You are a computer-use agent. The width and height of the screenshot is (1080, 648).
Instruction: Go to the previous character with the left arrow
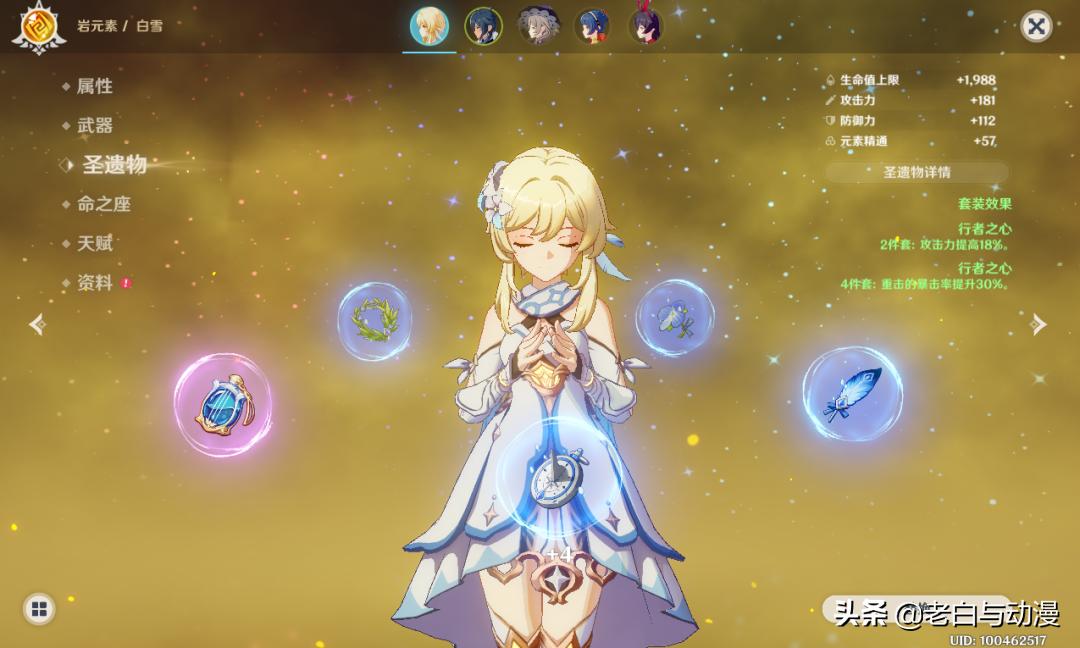pyautogui.click(x=38, y=324)
